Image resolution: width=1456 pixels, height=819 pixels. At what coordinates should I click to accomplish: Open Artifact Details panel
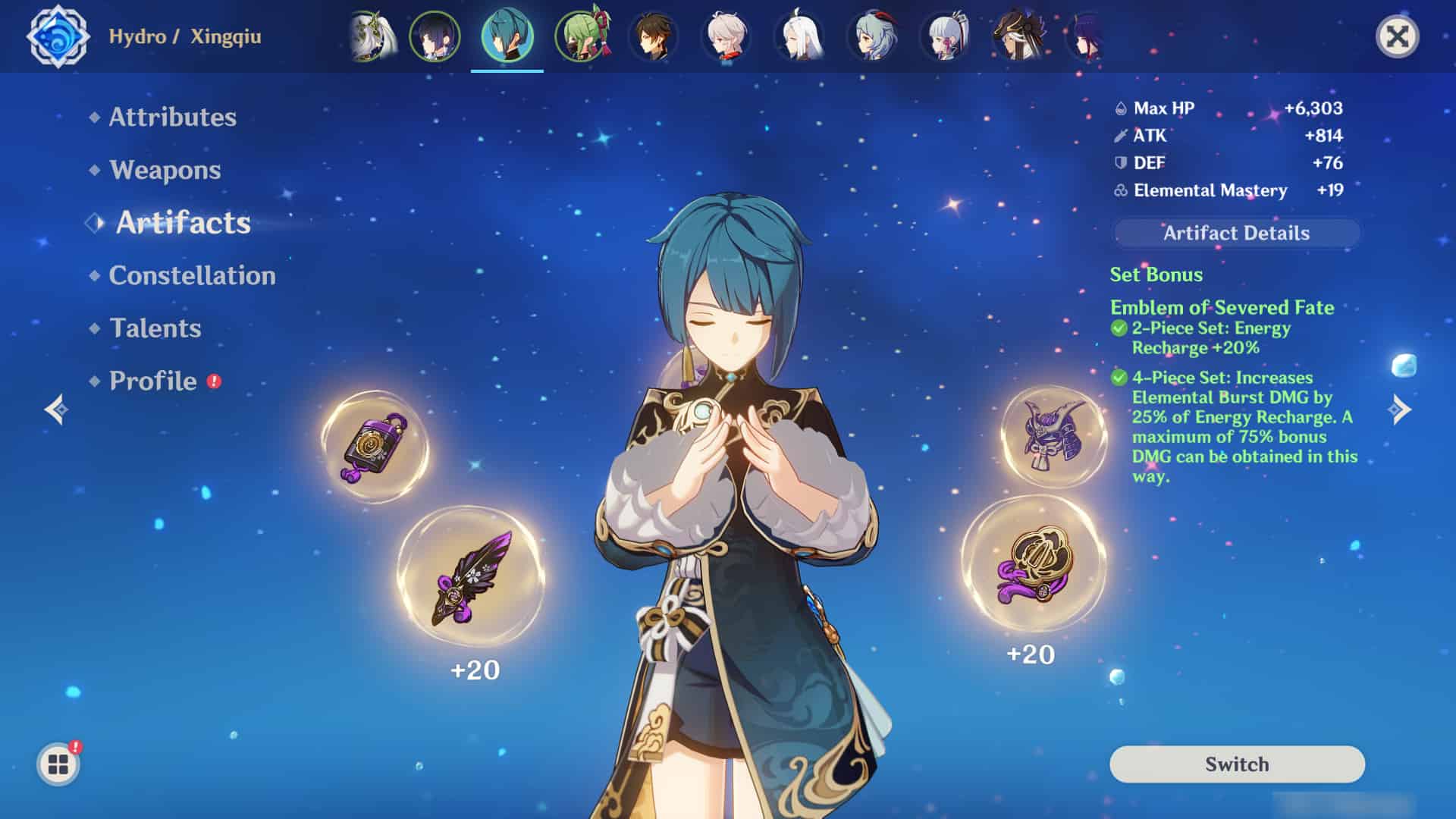click(x=1236, y=233)
